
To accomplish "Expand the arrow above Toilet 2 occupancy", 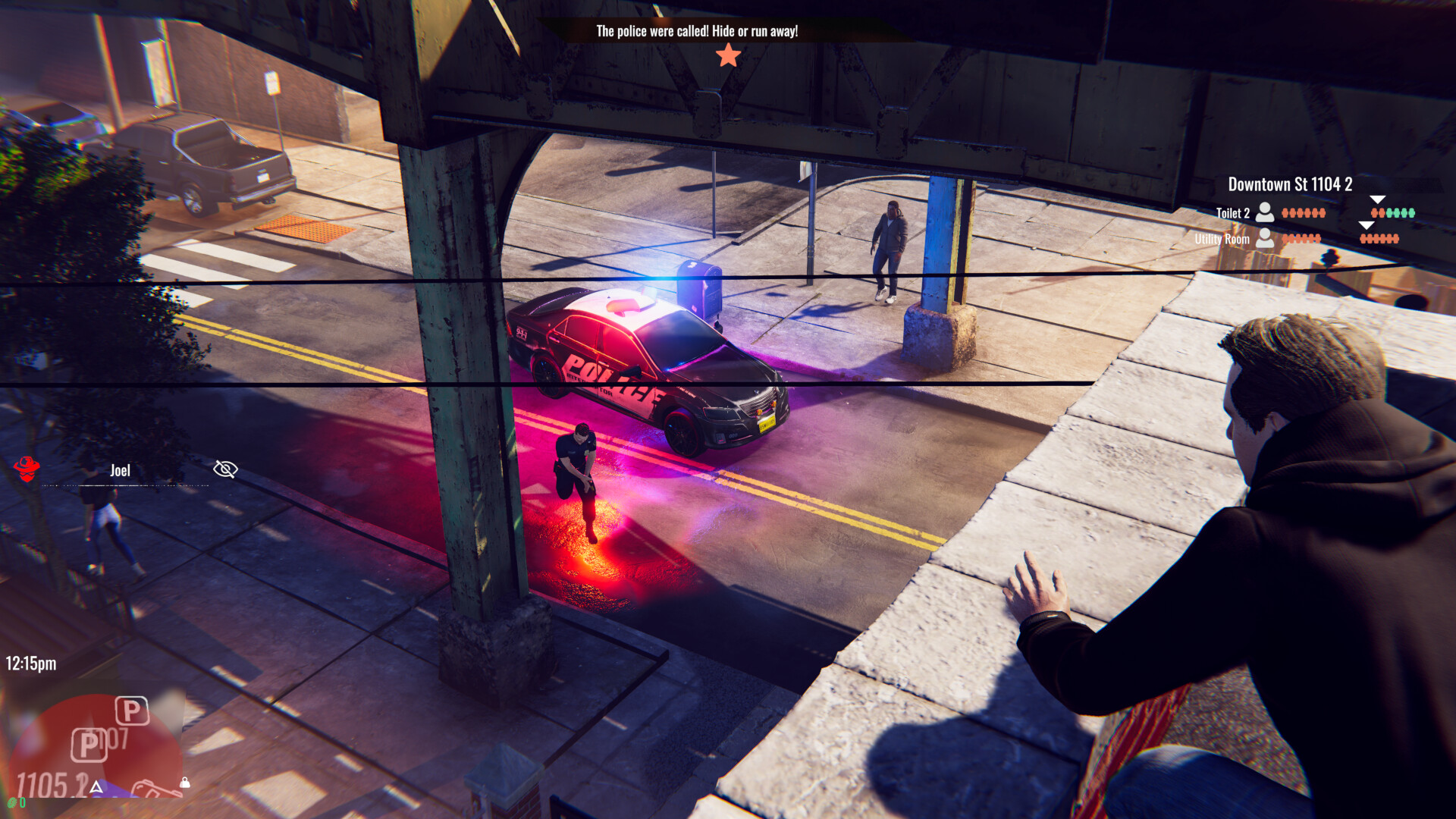I will click(1376, 199).
